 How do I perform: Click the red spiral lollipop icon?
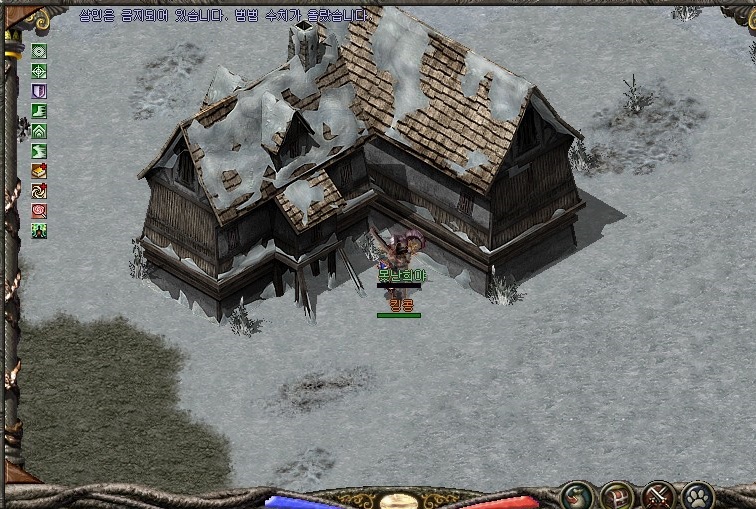[40, 211]
